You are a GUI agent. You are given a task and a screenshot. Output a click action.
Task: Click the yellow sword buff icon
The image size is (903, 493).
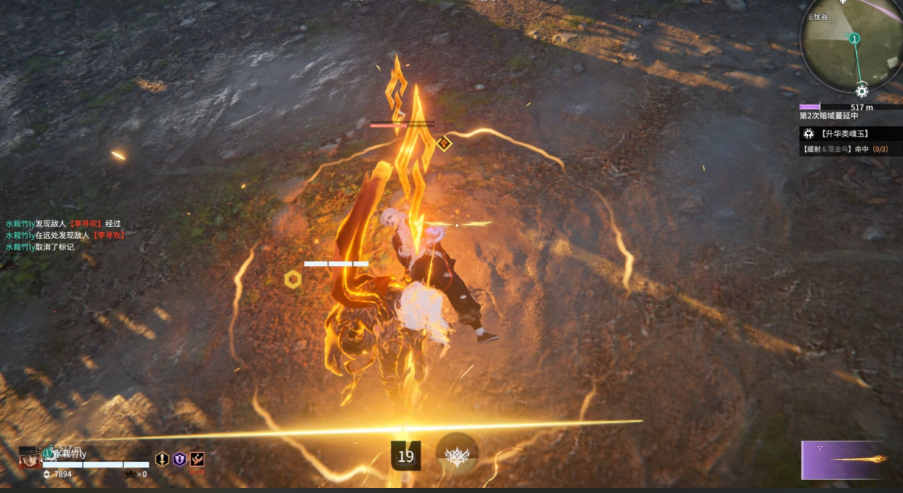coord(162,459)
